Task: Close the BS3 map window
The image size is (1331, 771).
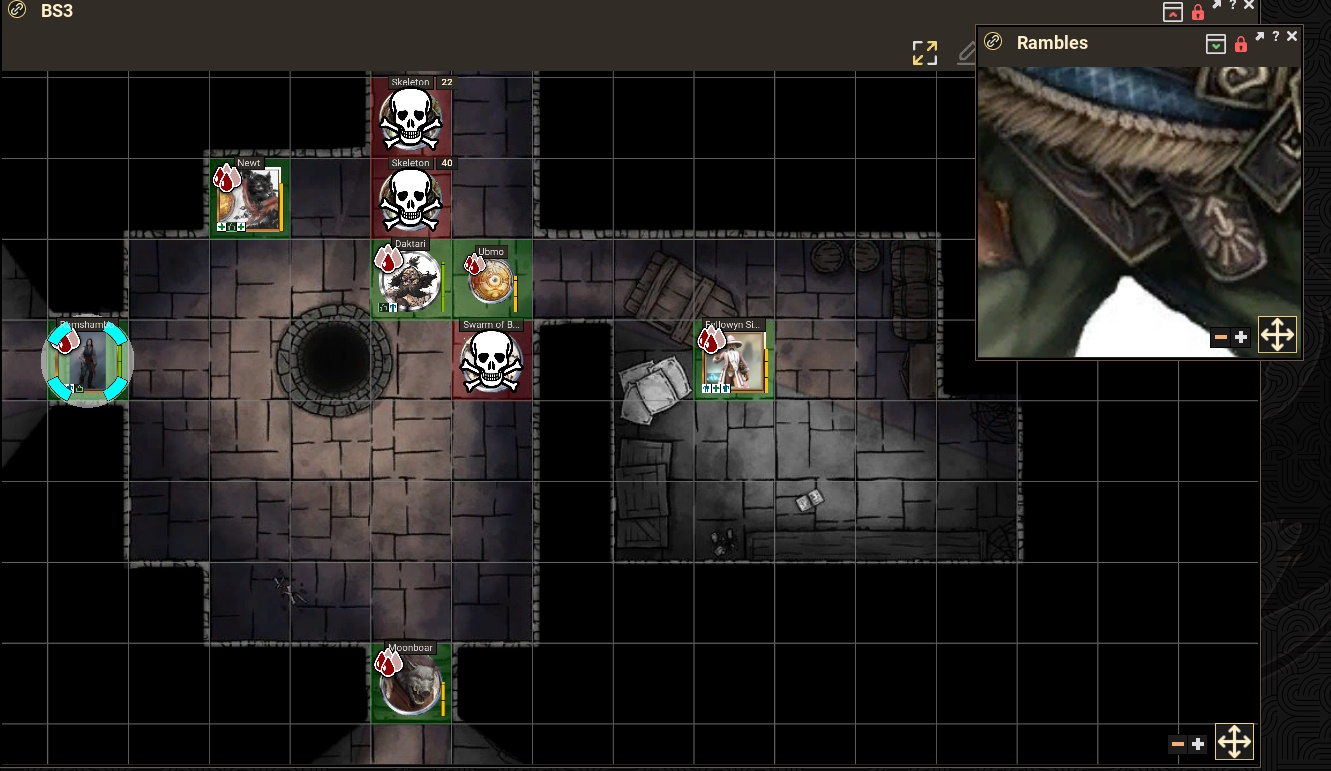Action: 1249,6
